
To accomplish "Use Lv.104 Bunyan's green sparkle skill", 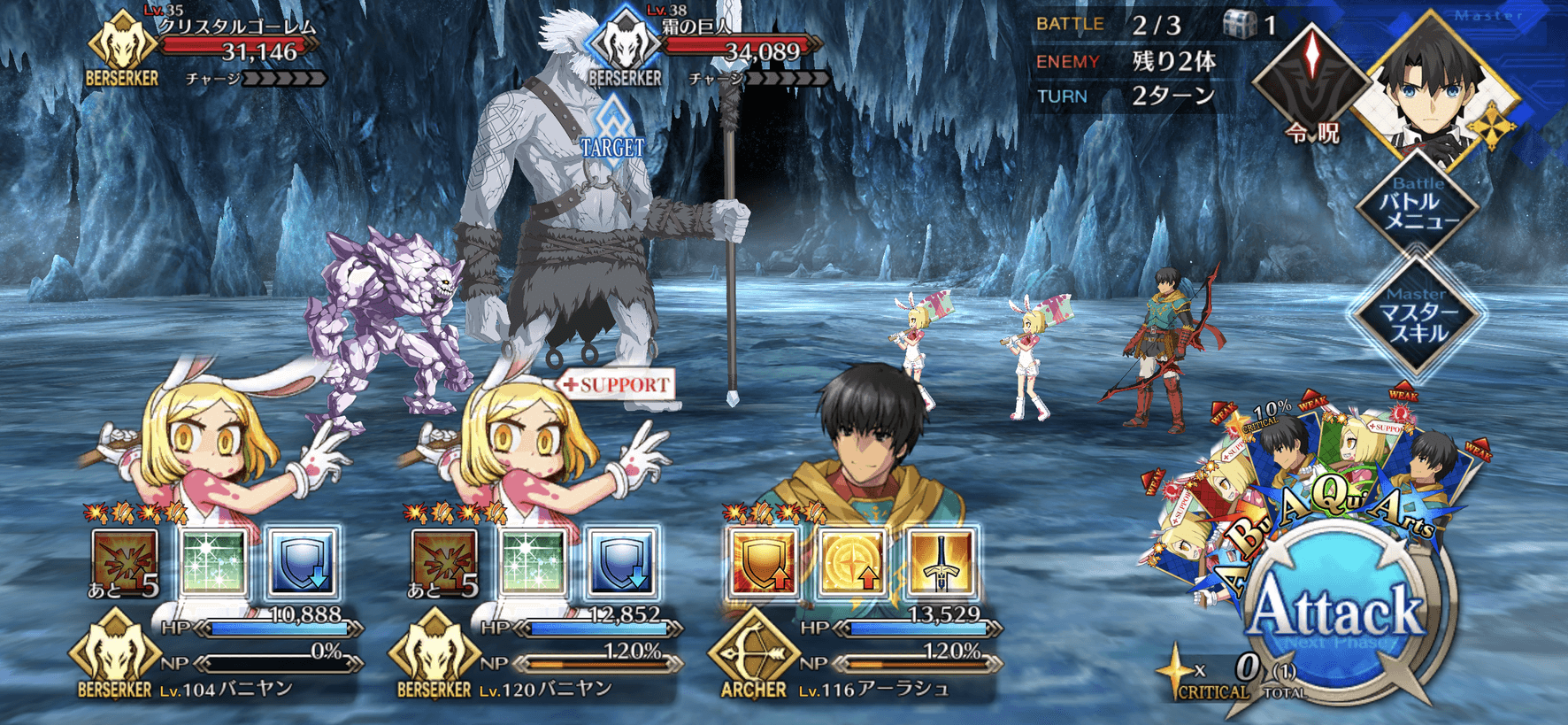I will [214, 561].
